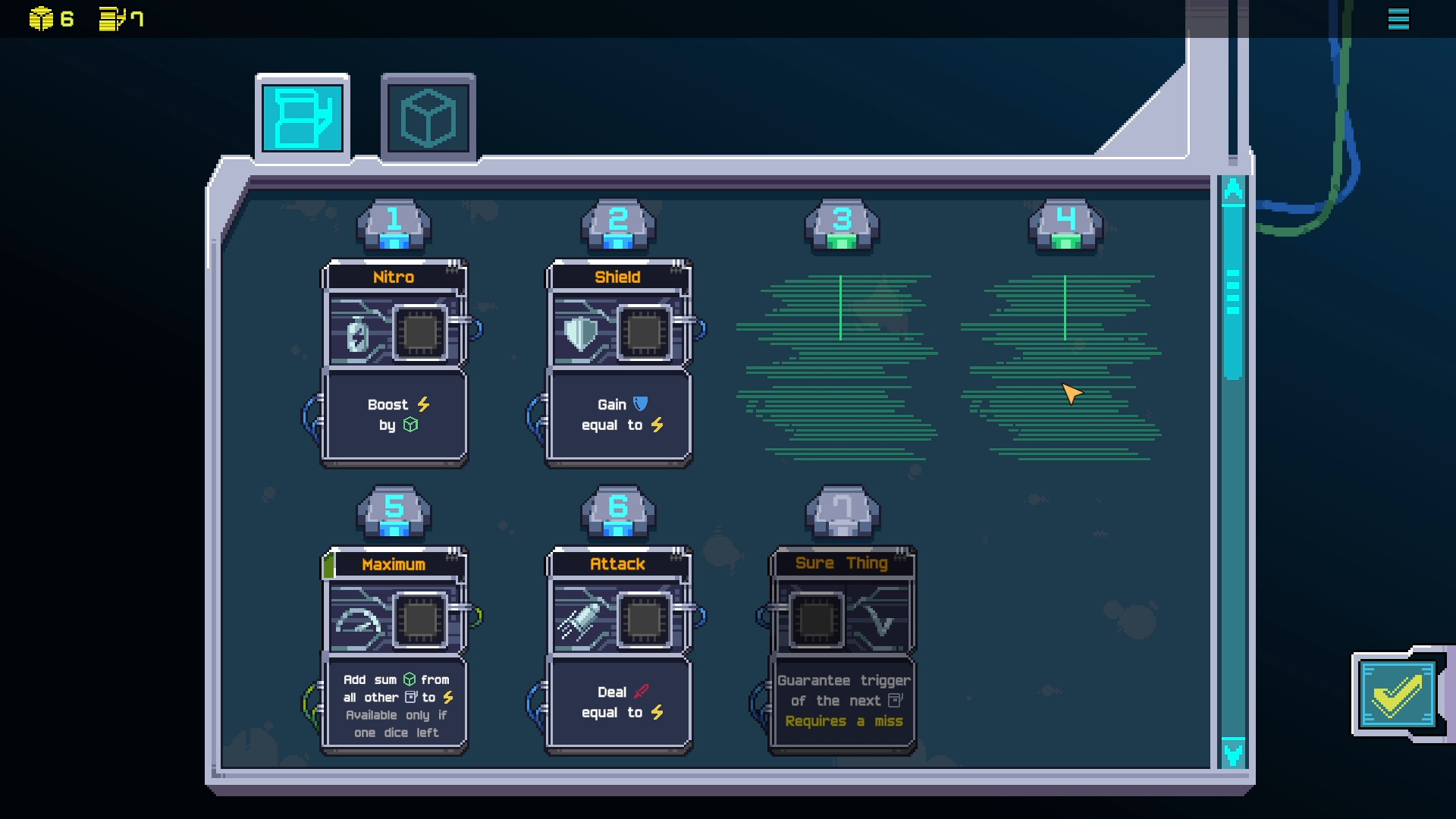Click the gold cube currency icon top-left
The height and width of the screenshot is (819, 1456).
coord(42,17)
